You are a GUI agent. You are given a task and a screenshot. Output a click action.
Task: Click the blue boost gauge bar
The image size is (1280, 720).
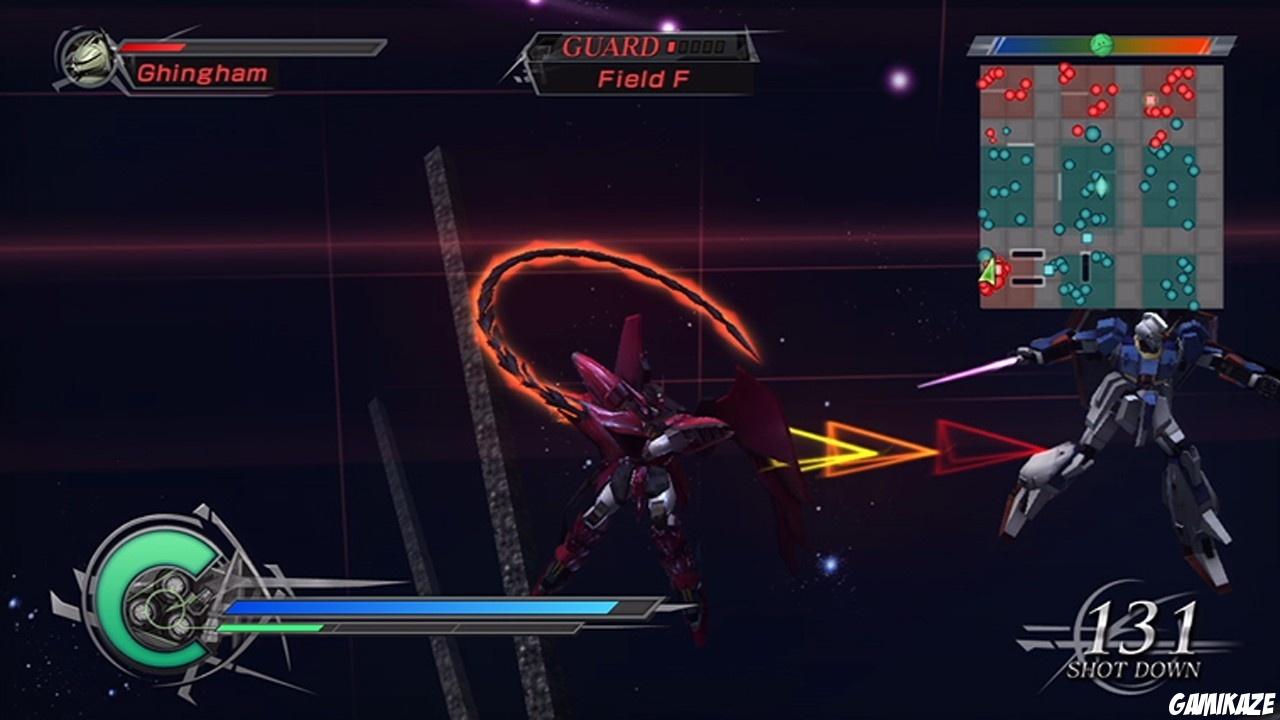pos(420,606)
